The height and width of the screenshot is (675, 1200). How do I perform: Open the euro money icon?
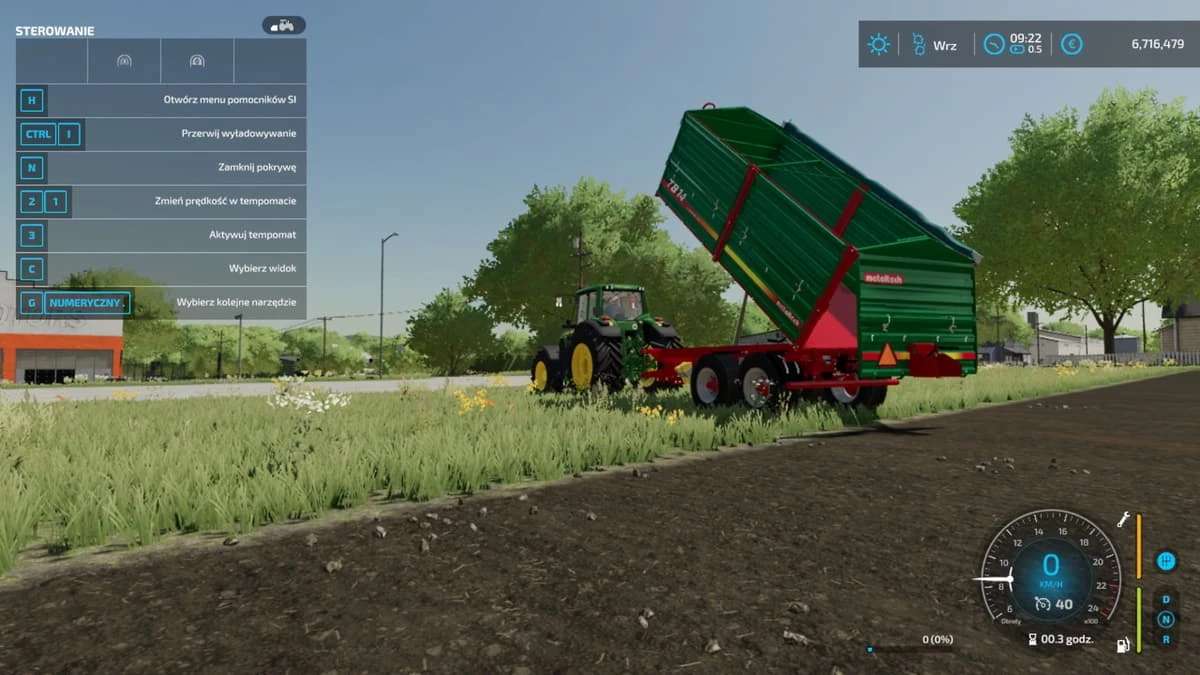pyautogui.click(x=1071, y=44)
